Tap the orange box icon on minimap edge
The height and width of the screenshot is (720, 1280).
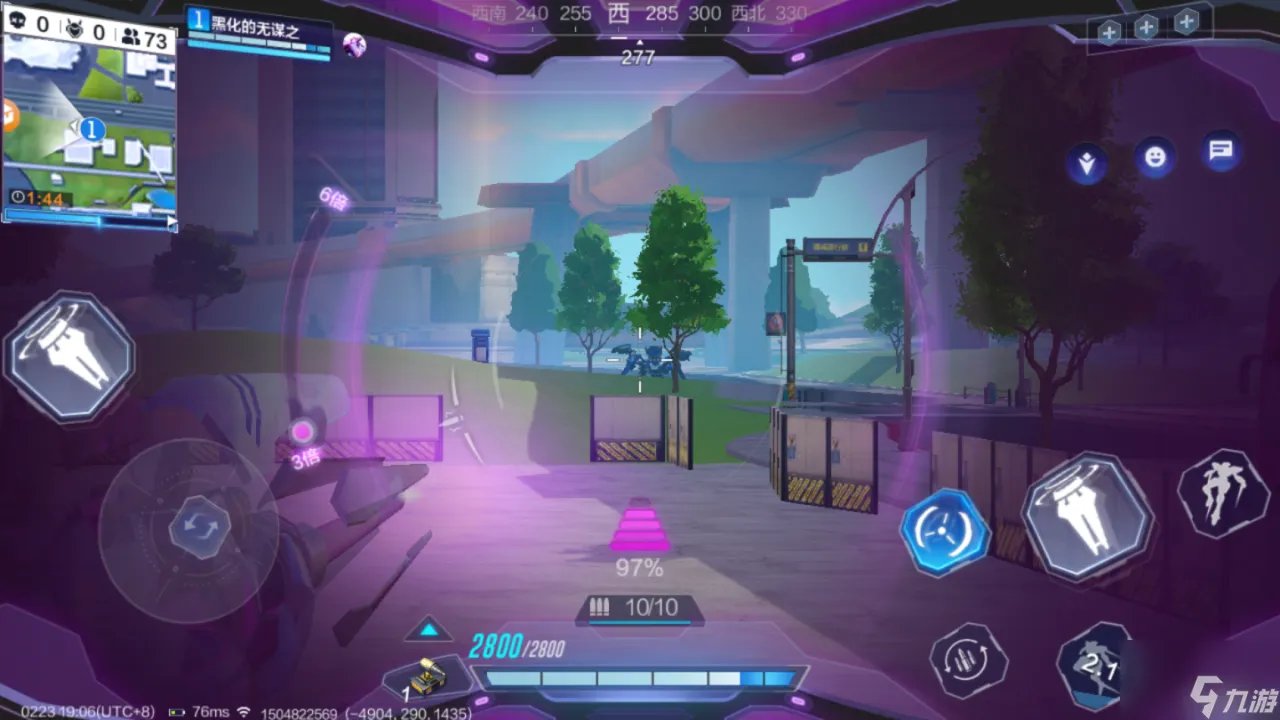9,117
